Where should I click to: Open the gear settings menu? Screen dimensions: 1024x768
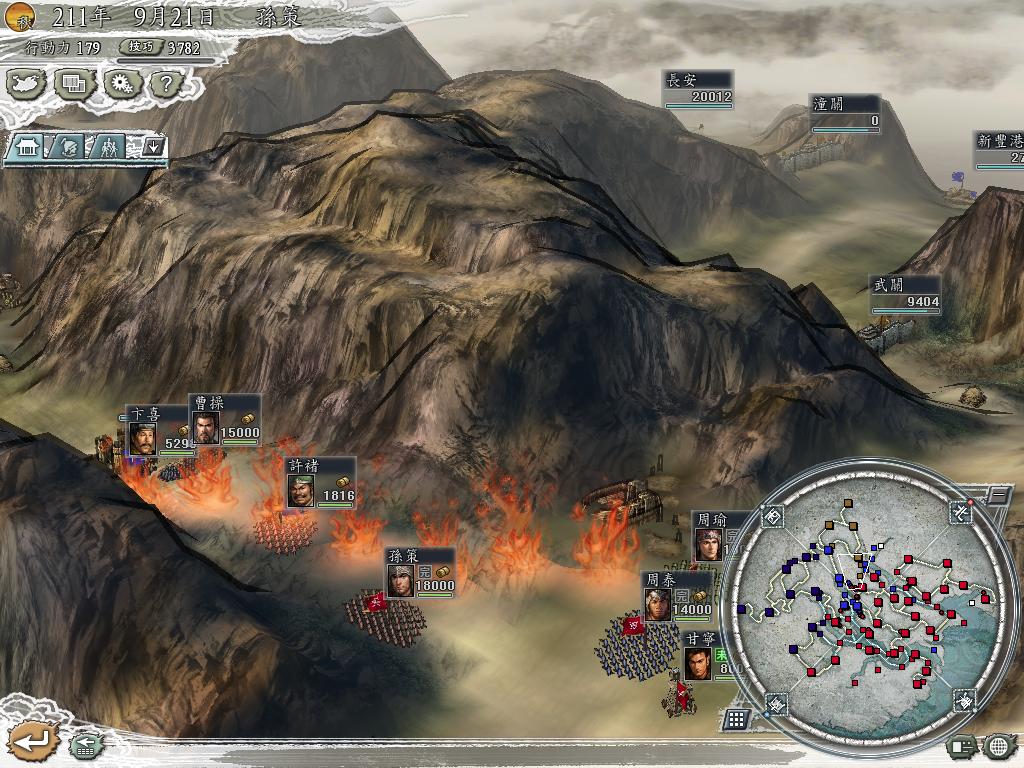click(x=120, y=83)
